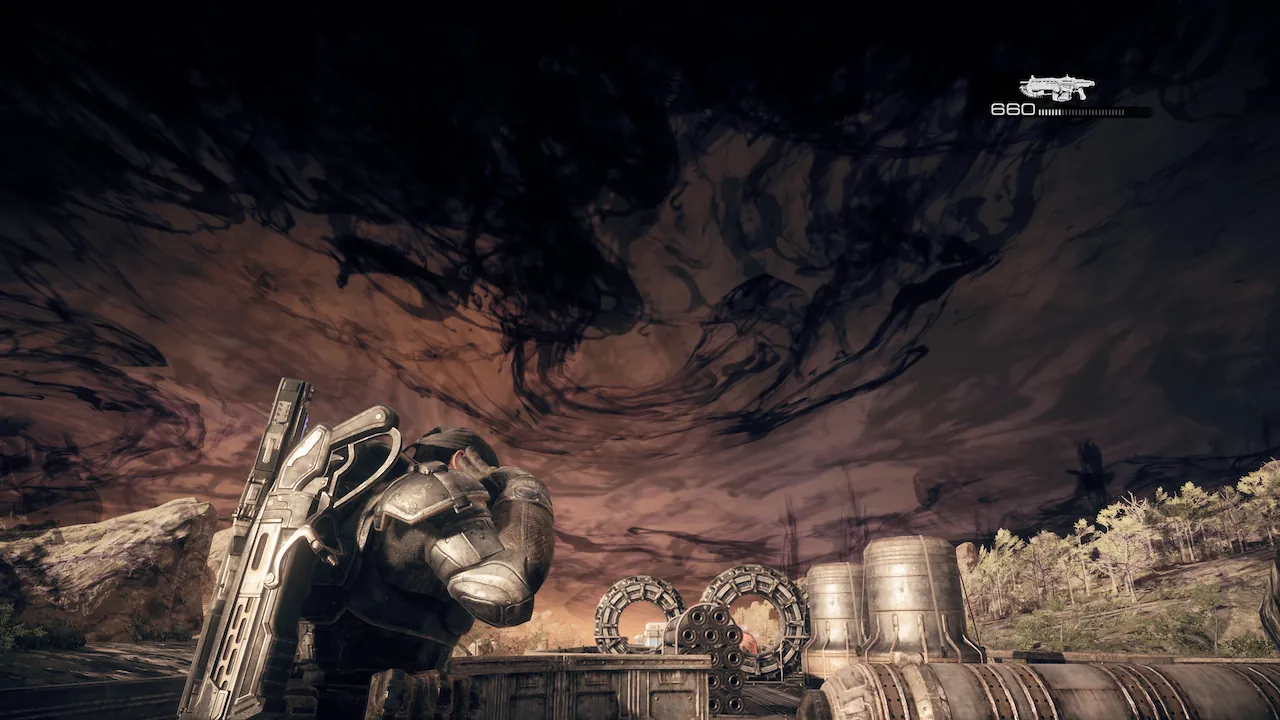Select the Lancer rifle weapon icon
The height and width of the screenshot is (720, 1280).
(x=1056, y=88)
